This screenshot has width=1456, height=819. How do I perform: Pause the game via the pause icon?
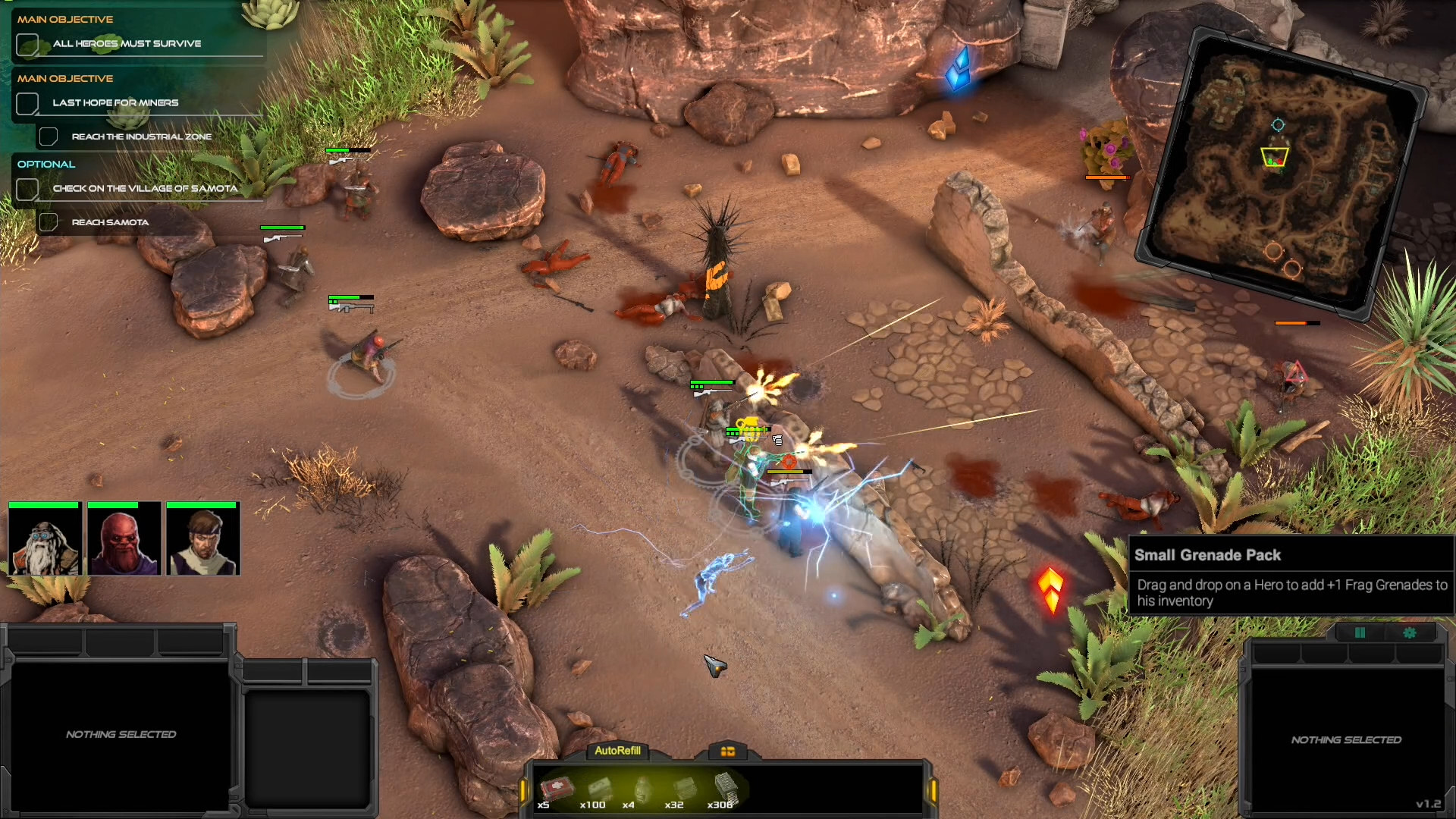[1360, 632]
